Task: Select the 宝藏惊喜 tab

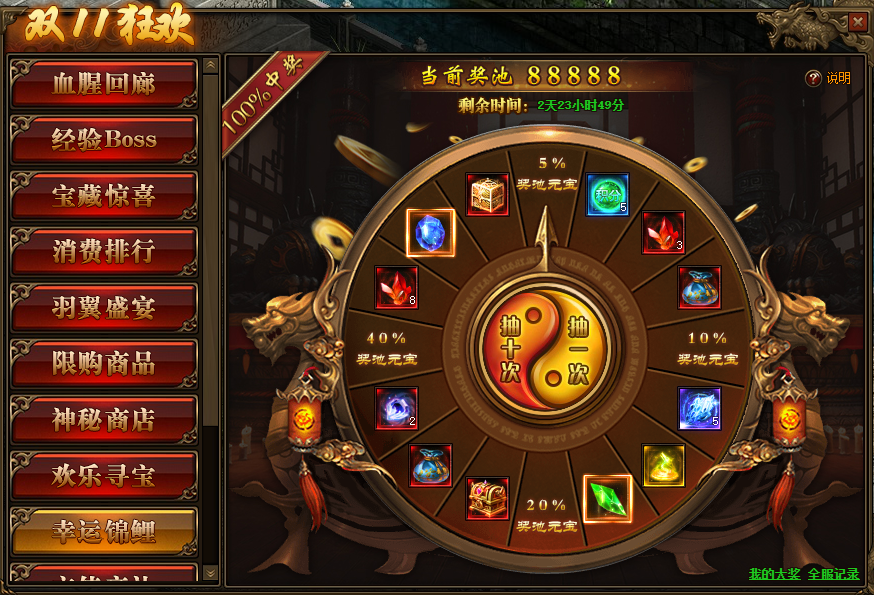Action: tap(104, 196)
